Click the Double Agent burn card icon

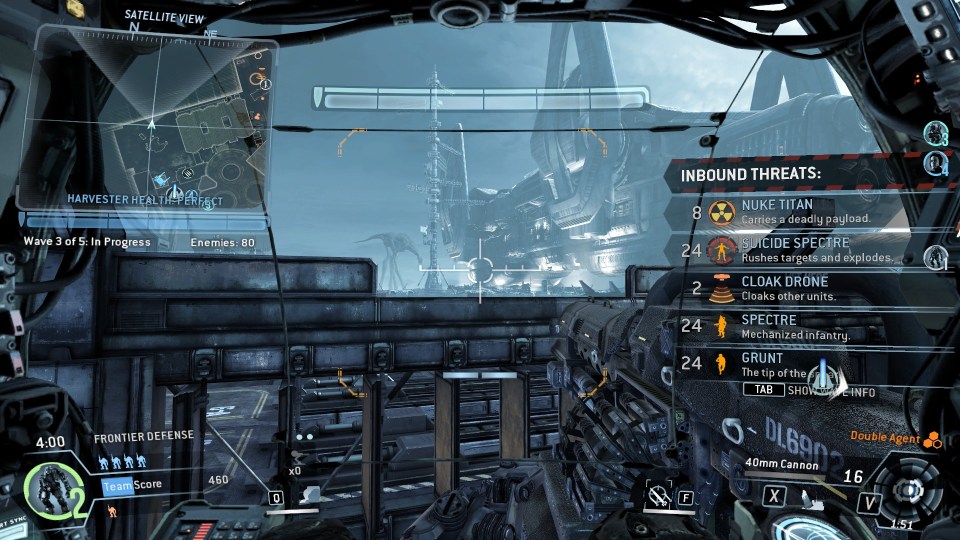point(932,437)
